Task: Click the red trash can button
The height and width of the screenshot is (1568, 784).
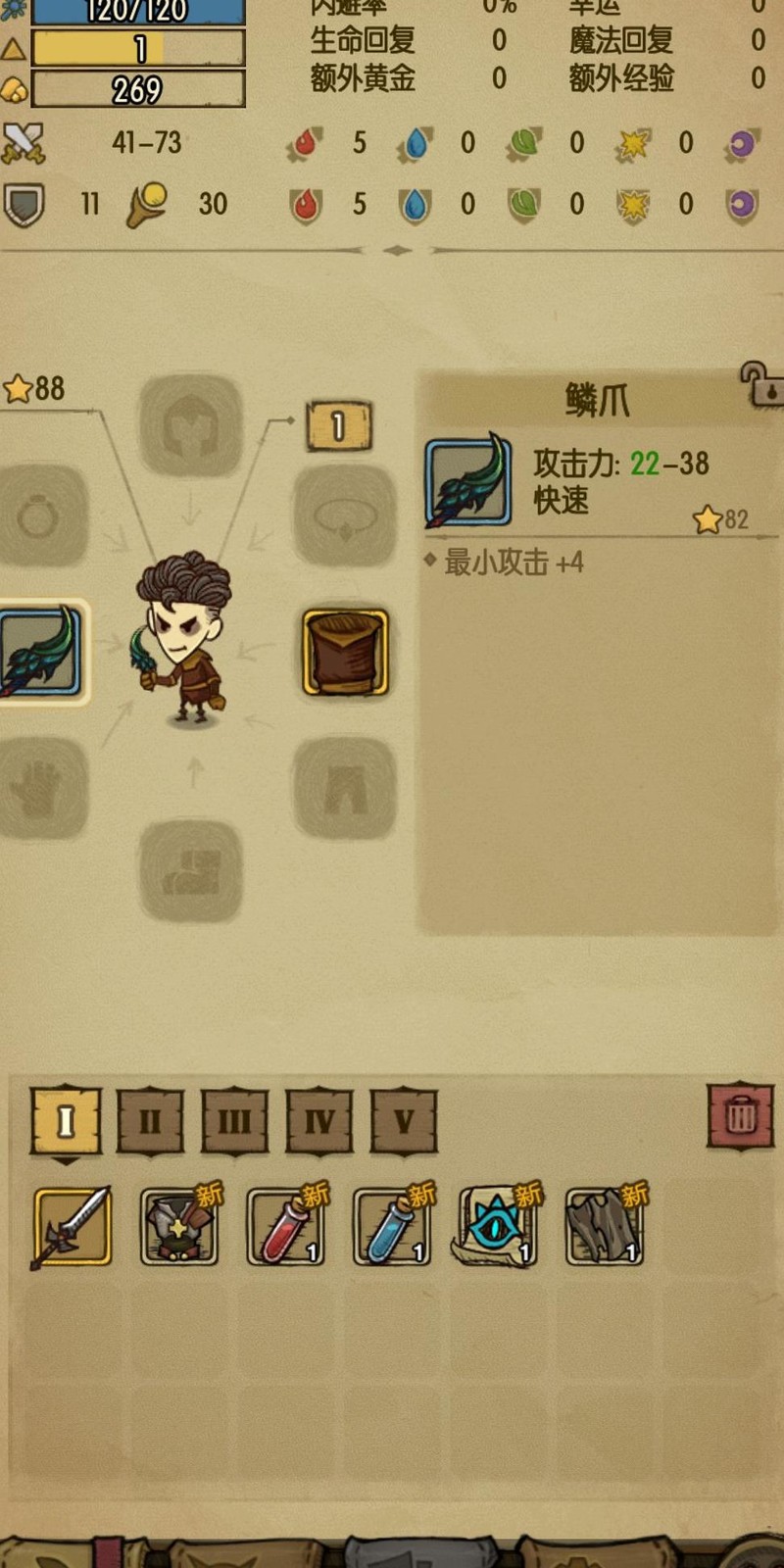Action: [741, 1115]
